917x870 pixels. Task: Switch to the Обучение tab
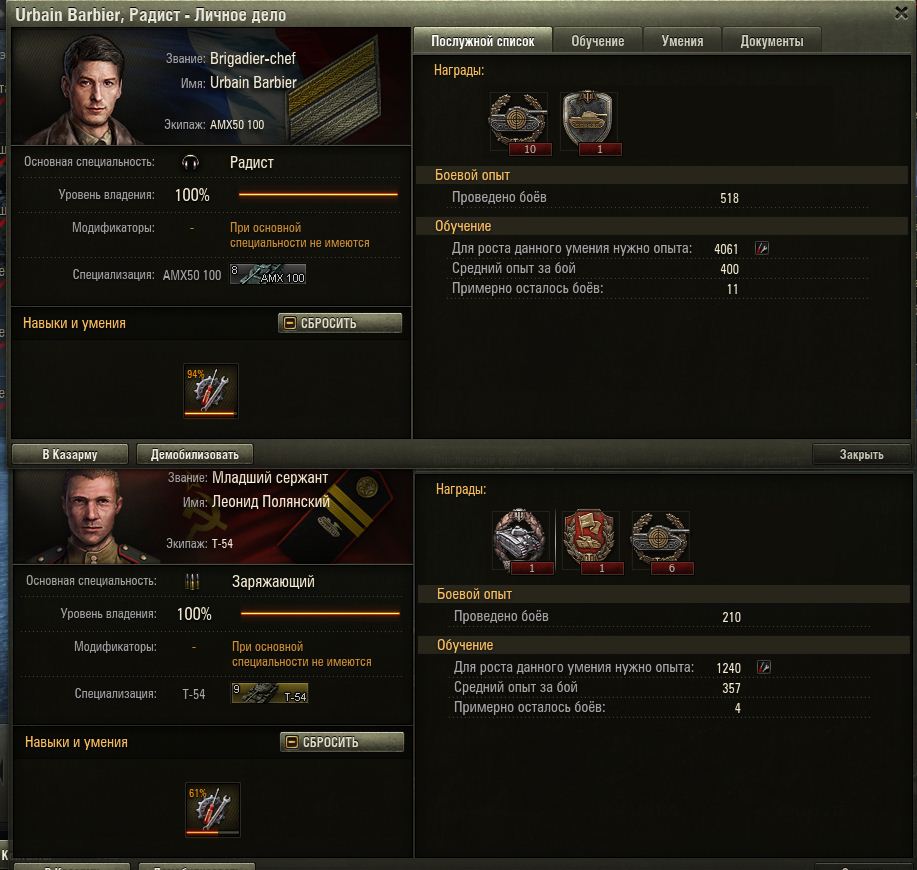click(x=598, y=41)
